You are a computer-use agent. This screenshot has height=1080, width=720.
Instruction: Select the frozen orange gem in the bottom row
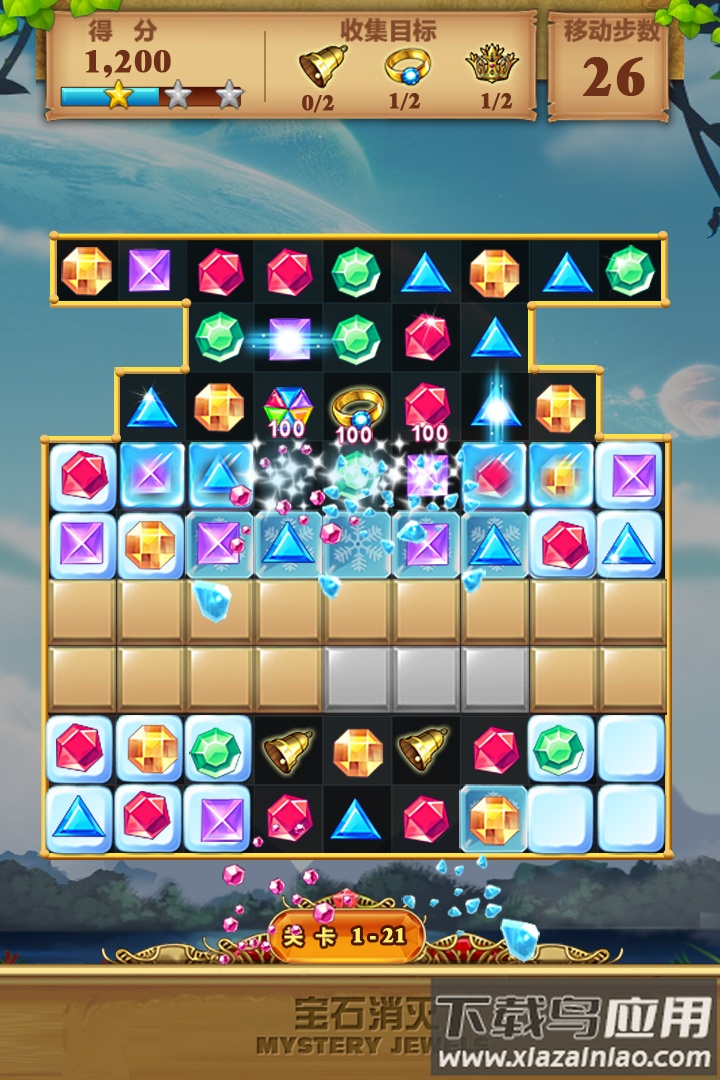point(494,818)
